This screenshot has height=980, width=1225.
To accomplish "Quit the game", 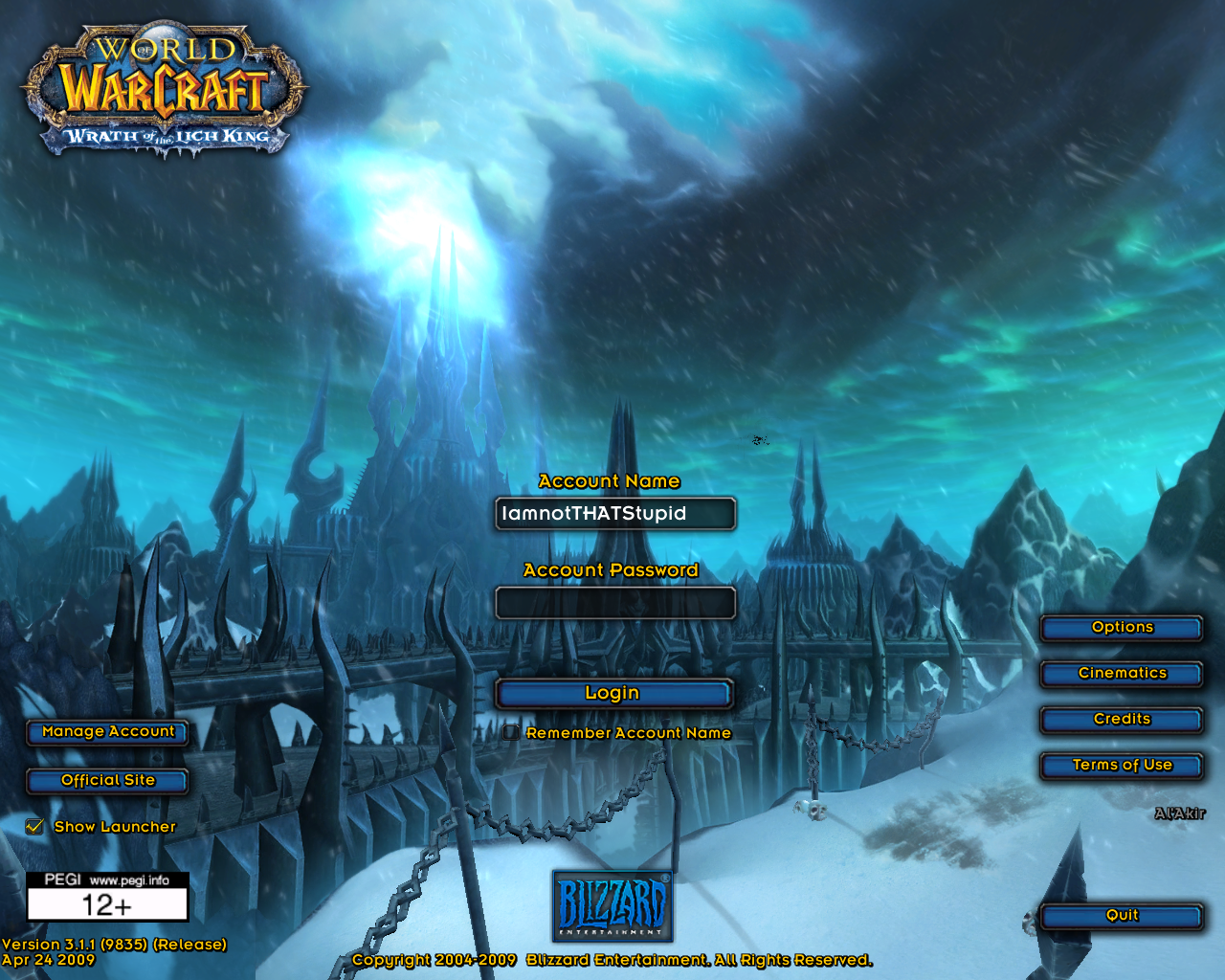I will pyautogui.click(x=1121, y=916).
